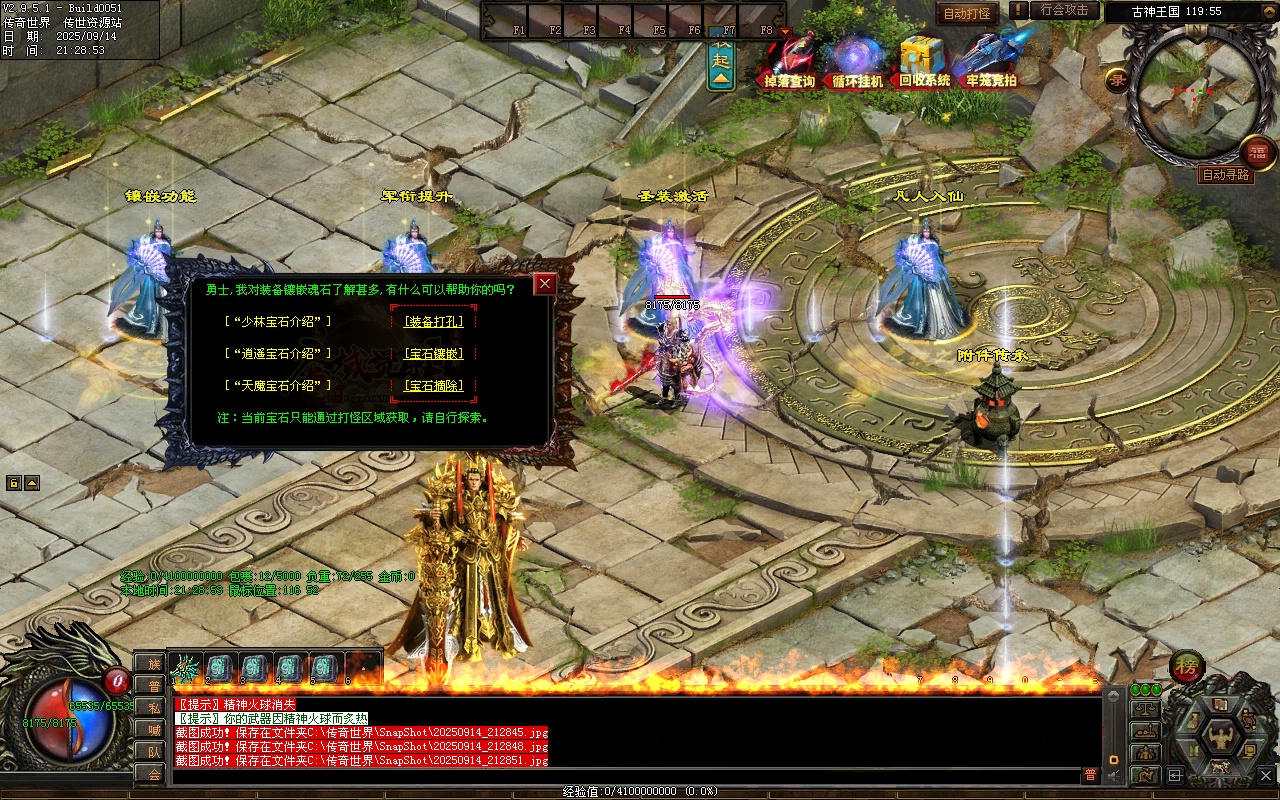
Task: Click the 自动寻路 auto-pathfinding button
Action: (1226, 175)
